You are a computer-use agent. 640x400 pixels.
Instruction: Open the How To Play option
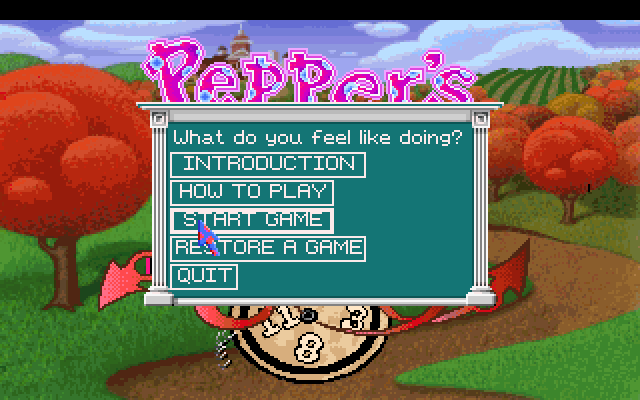click(252, 192)
